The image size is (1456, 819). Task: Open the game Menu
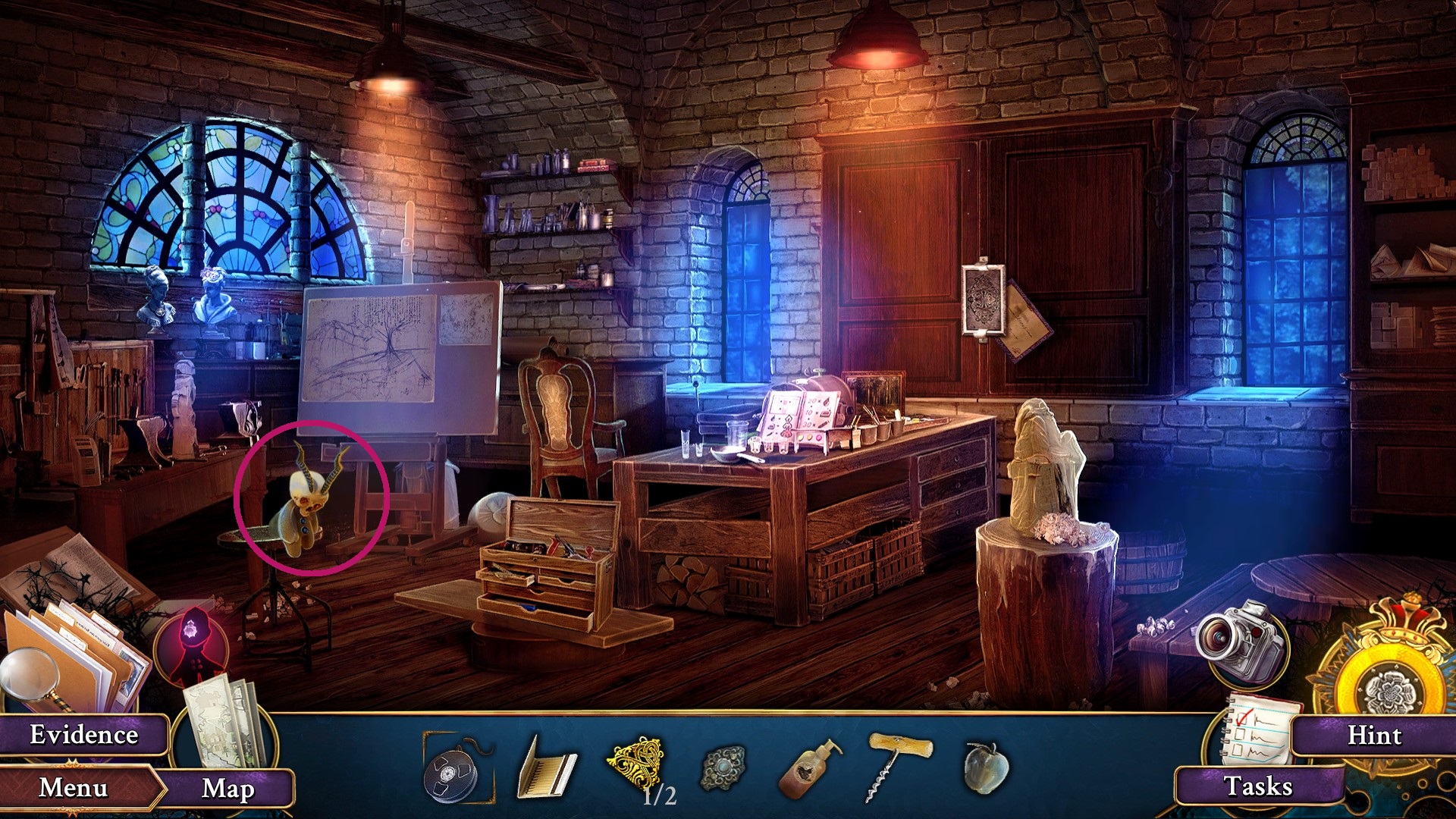point(73,789)
